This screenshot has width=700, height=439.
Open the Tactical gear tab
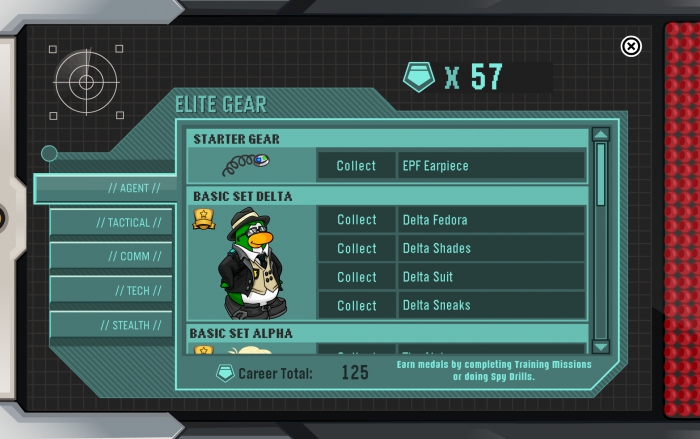112,222
